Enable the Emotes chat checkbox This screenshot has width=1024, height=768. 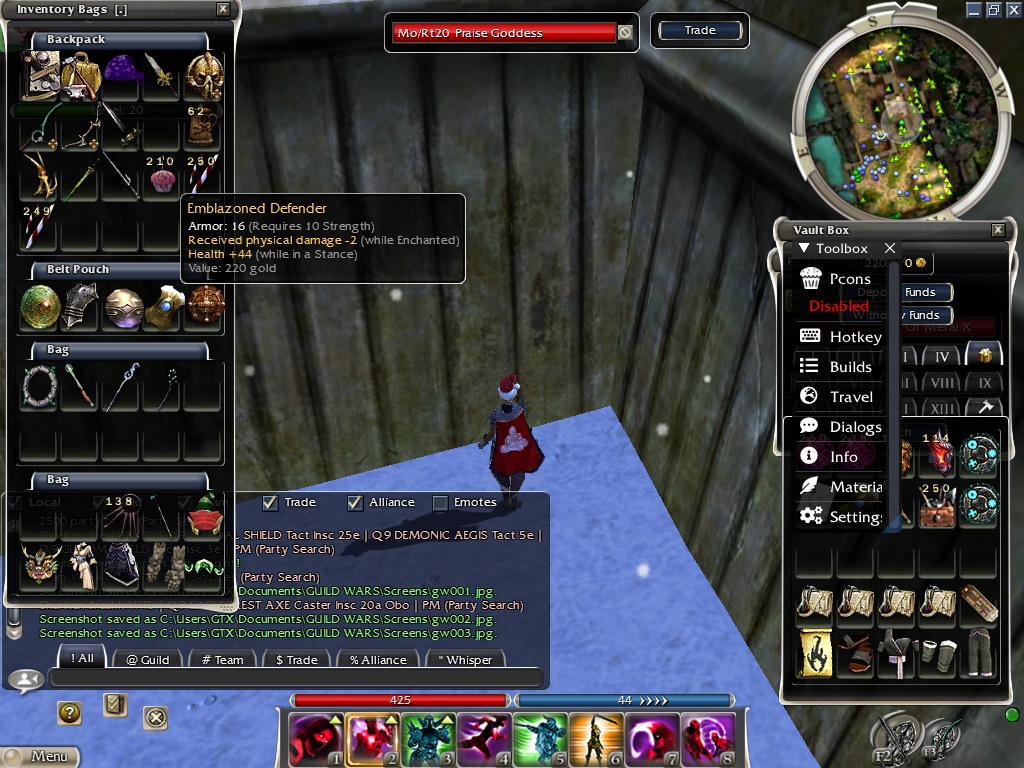pyautogui.click(x=440, y=502)
